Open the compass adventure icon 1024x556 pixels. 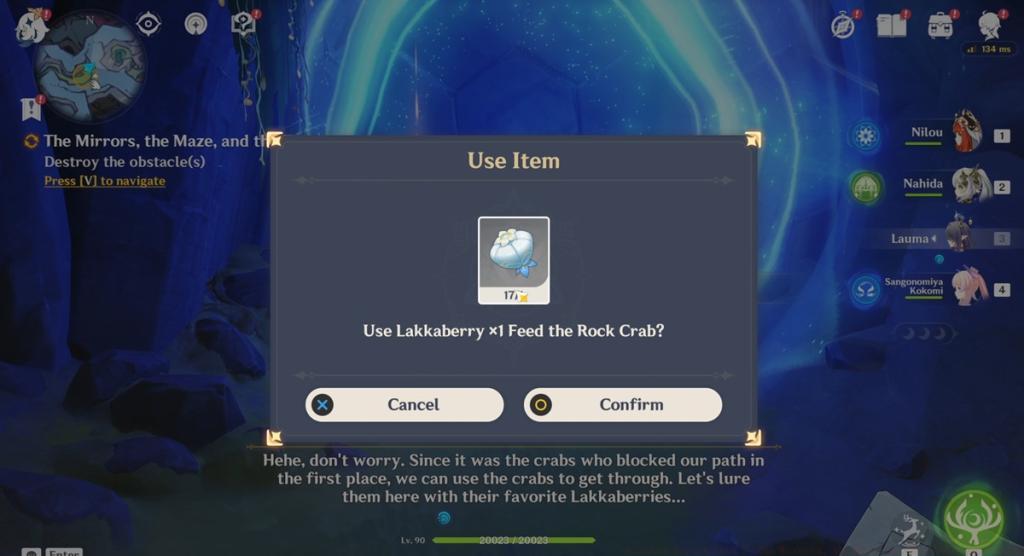click(843, 25)
